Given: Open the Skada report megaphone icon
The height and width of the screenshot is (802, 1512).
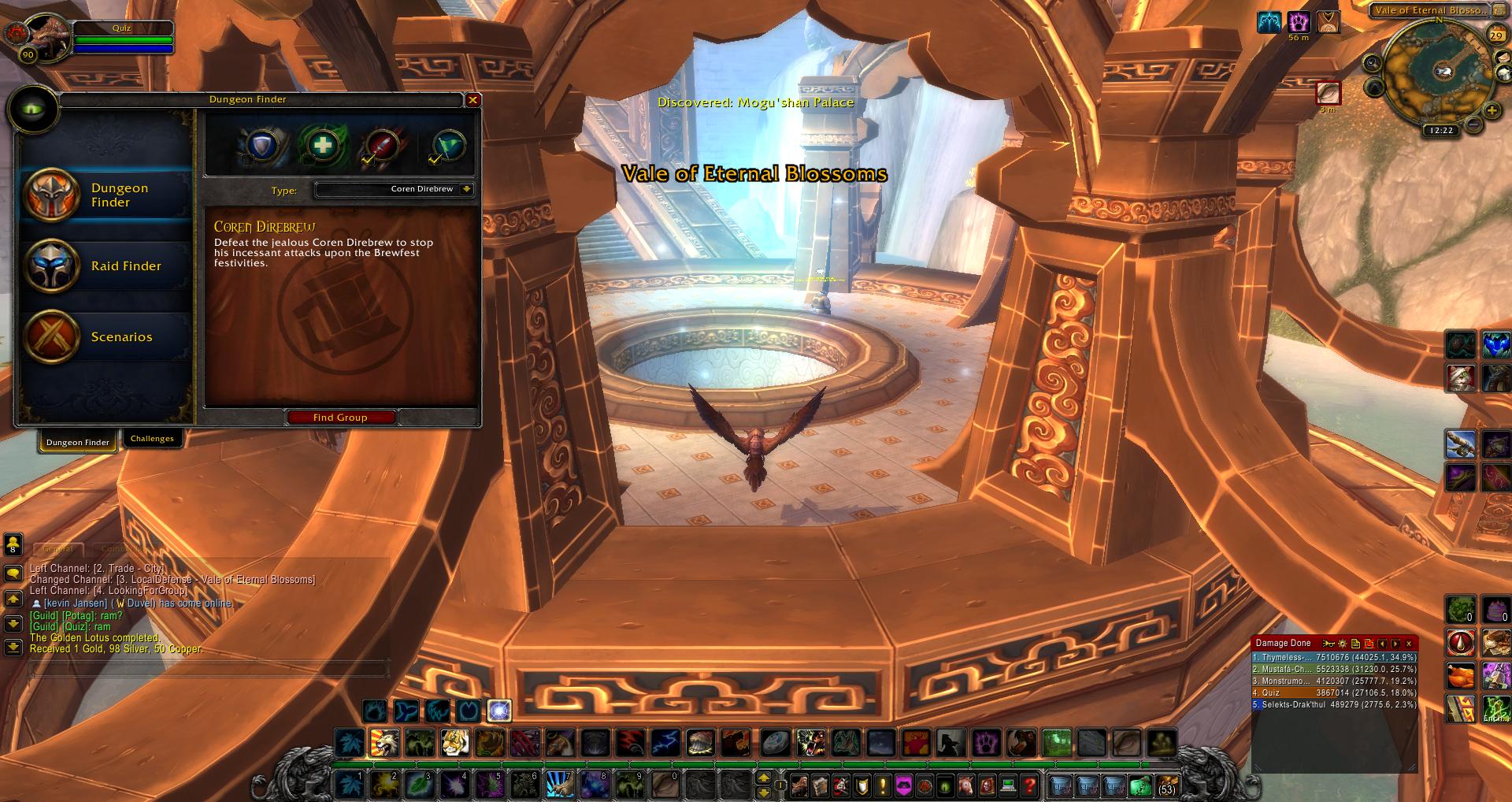Looking at the screenshot, I should click(x=1329, y=644).
